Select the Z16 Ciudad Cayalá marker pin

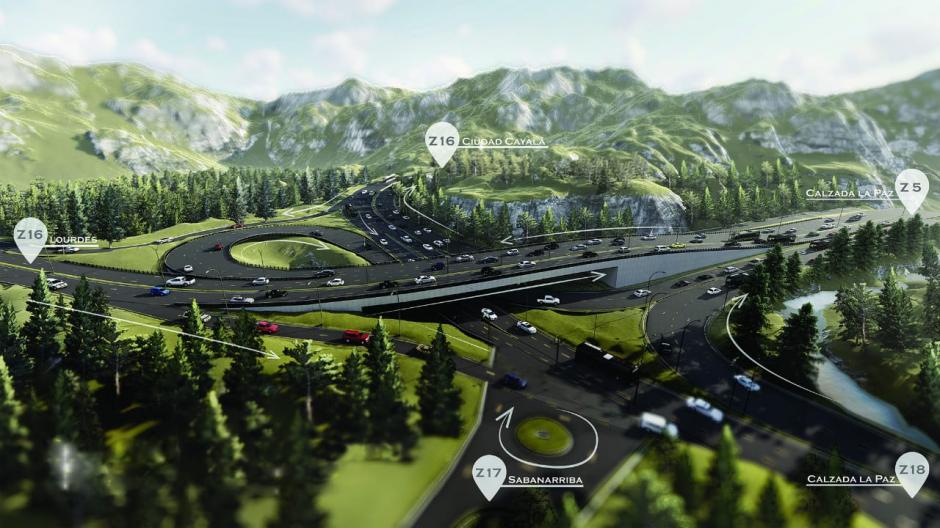(441, 142)
